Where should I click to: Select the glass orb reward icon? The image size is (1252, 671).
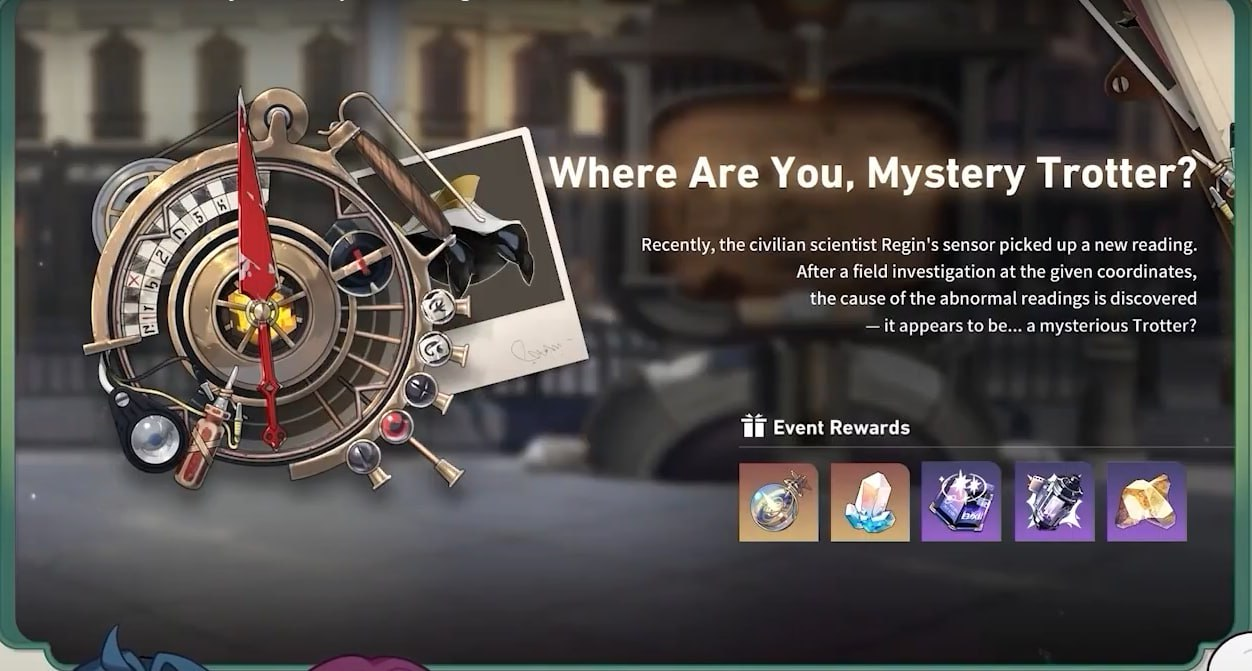click(778, 502)
